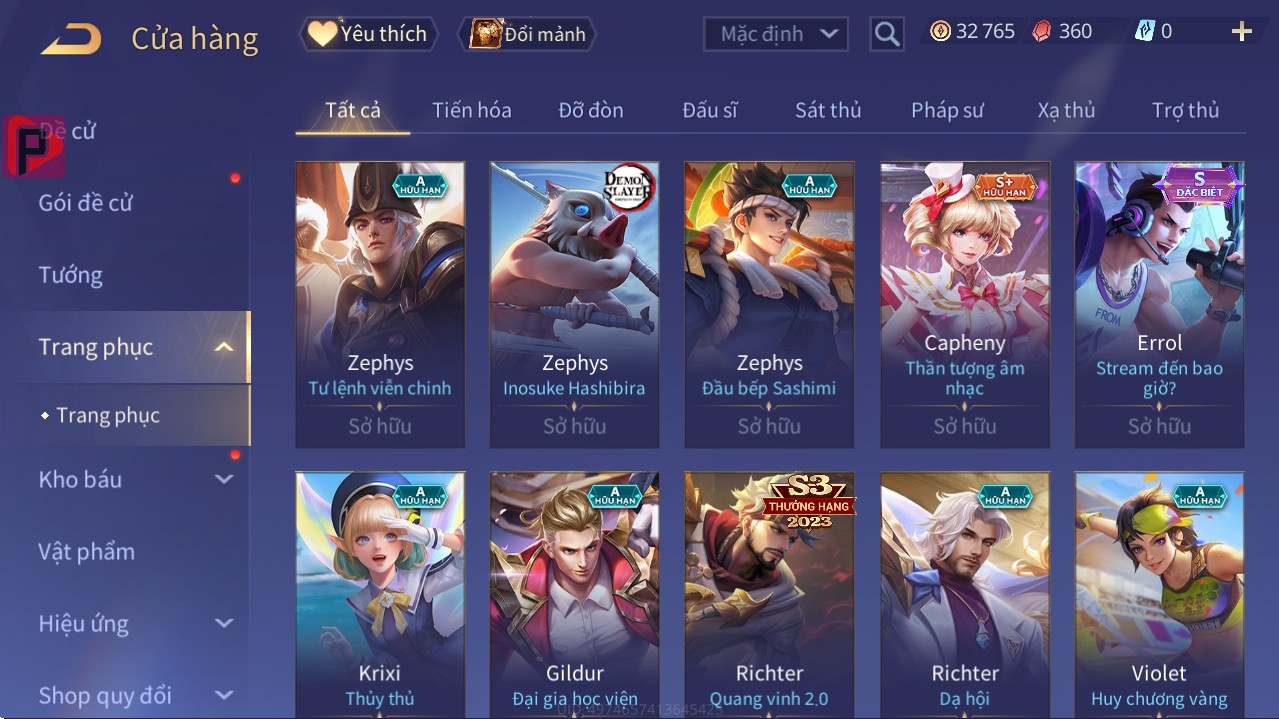1279x719 pixels.
Task: Open the Yêu thích favorites list
Action: [x=367, y=34]
